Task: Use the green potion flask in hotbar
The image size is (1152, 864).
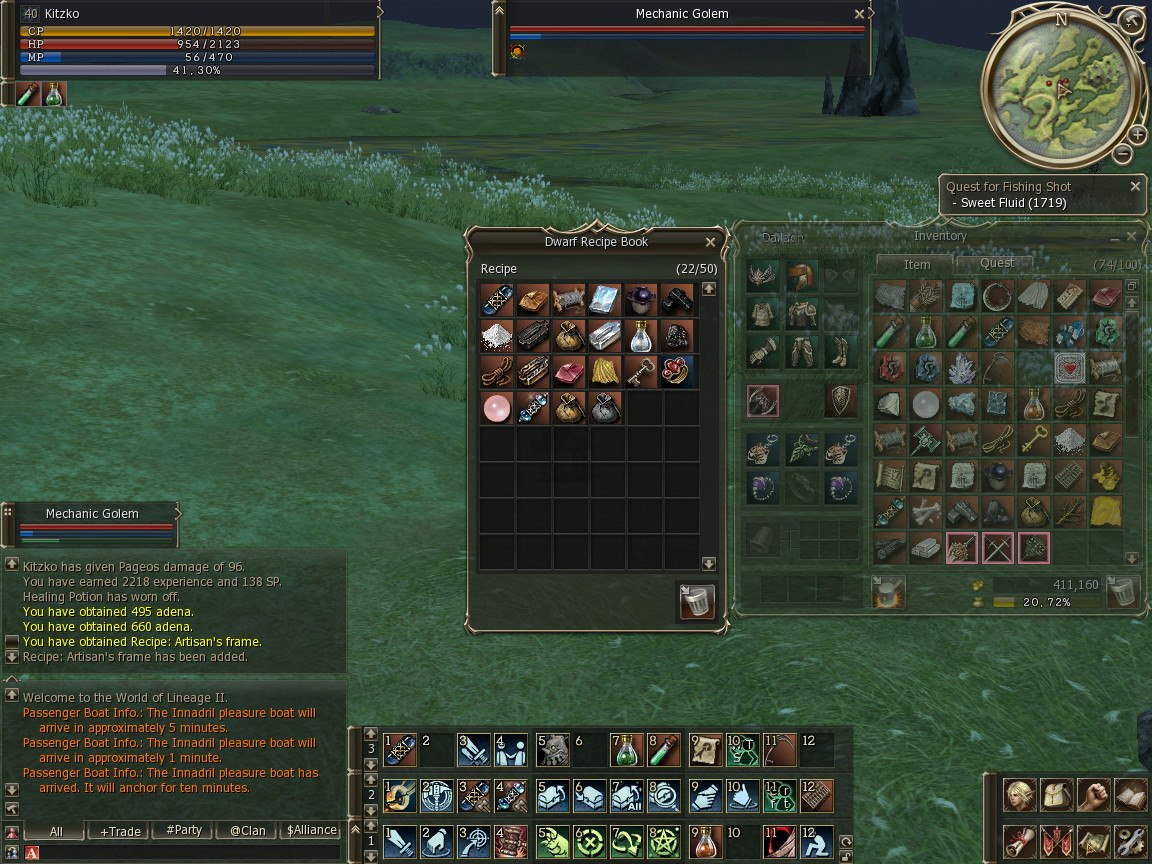Action: coord(626,749)
